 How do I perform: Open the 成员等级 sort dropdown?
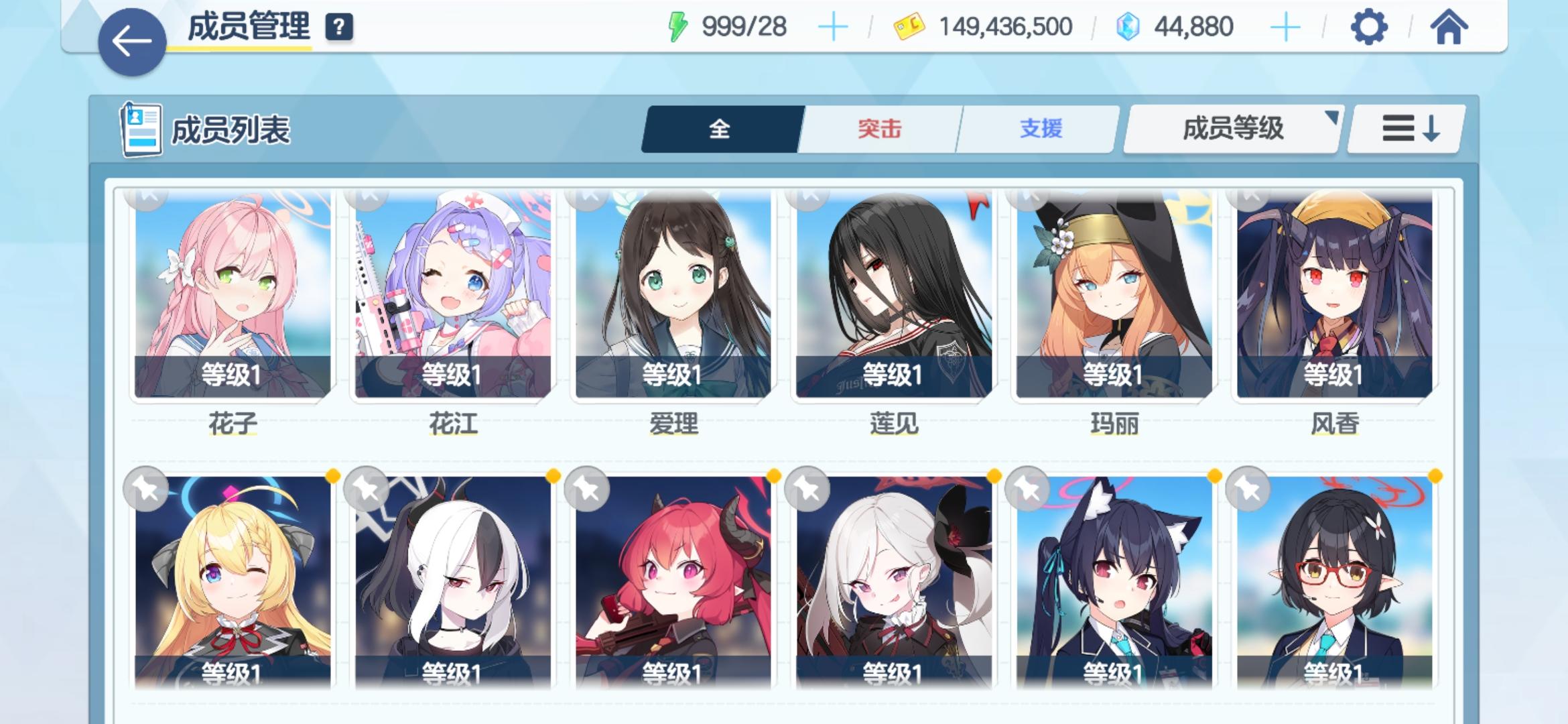(x=1232, y=127)
